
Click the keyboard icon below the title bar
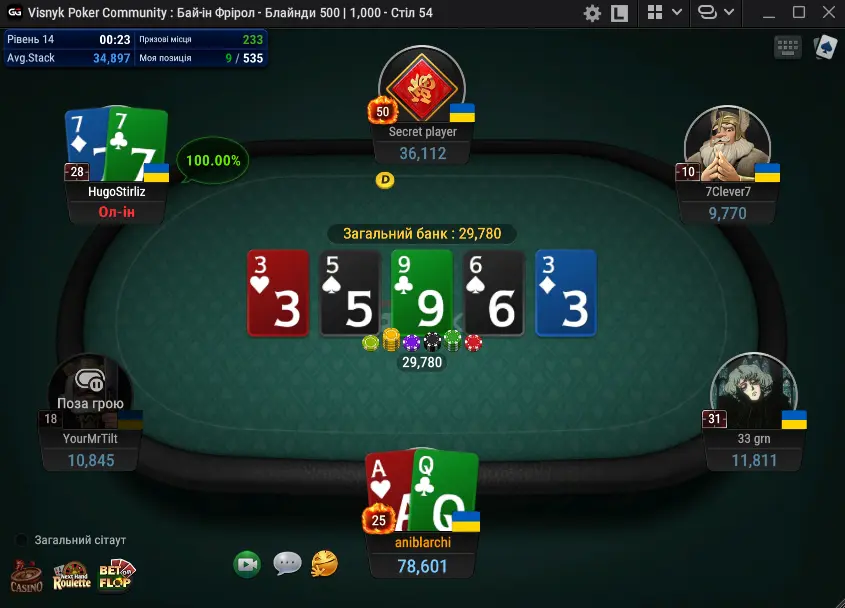pos(787,47)
